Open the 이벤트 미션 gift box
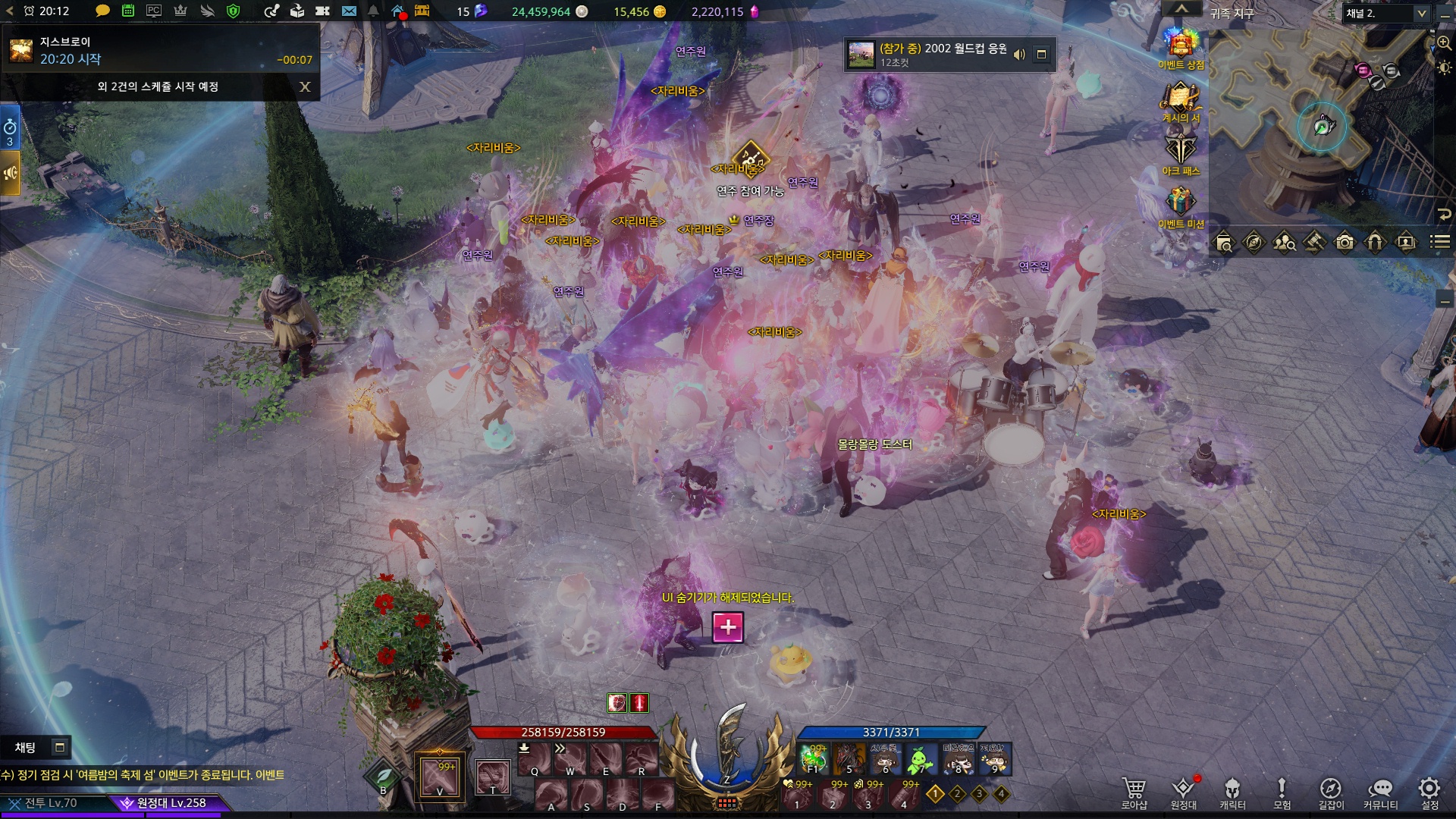Screen dimensions: 1456x819 1181,205
